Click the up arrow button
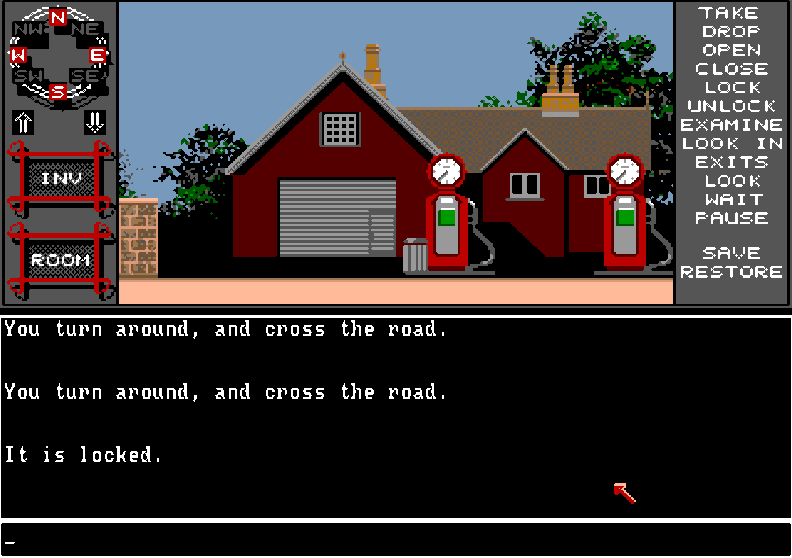792x558 pixels. (x=23, y=123)
